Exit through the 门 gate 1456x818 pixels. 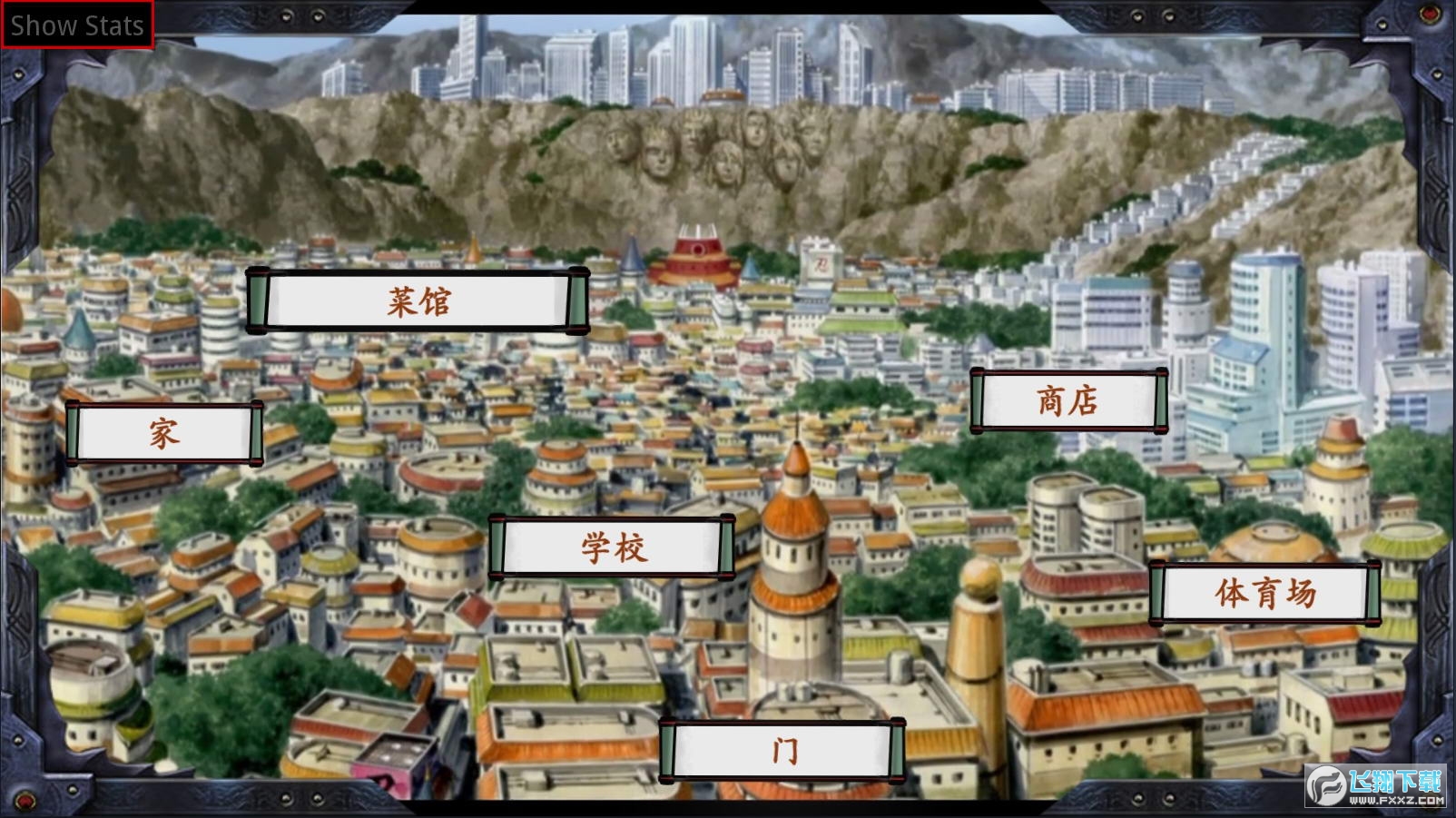[x=786, y=748]
